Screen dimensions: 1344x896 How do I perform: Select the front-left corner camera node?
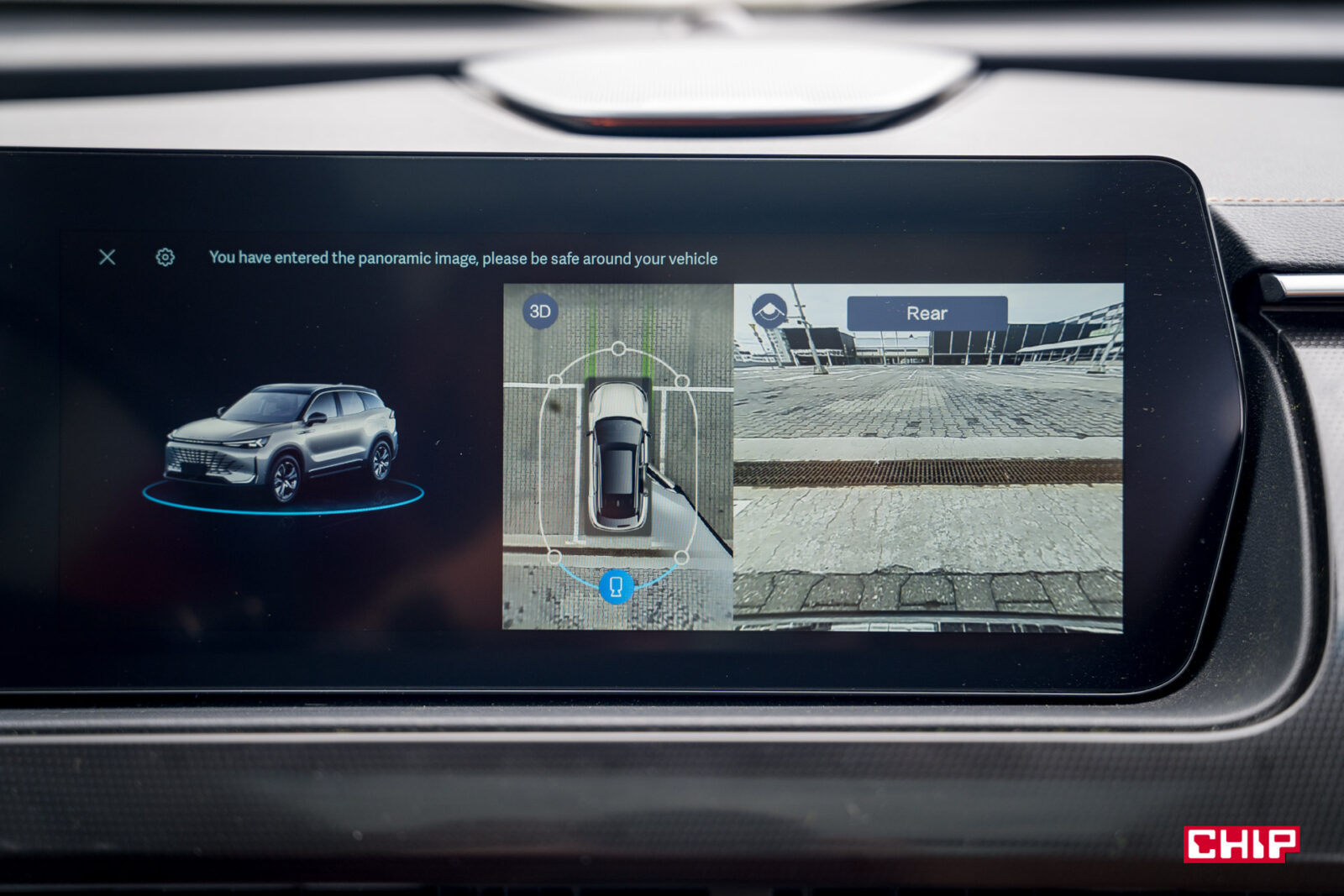[555, 380]
